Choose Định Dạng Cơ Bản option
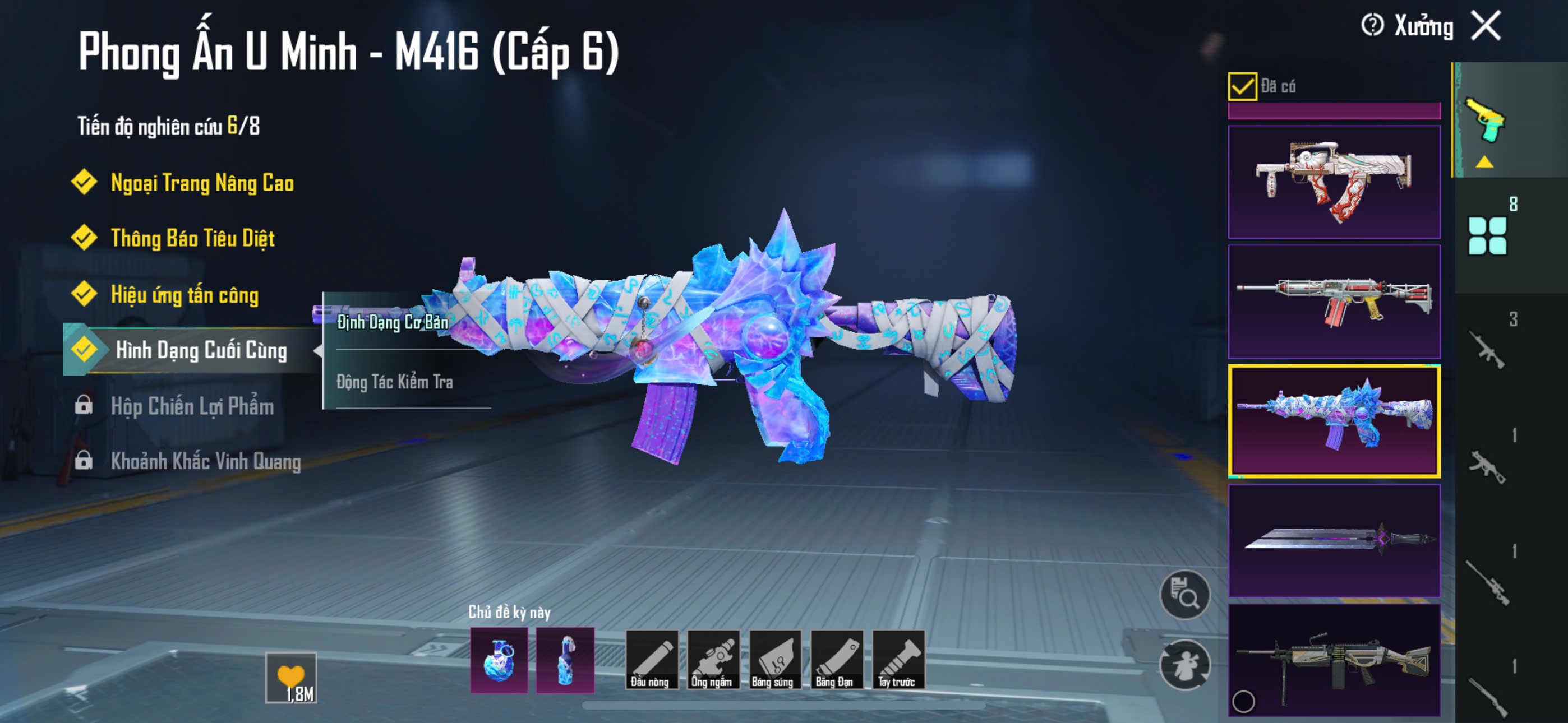 (x=393, y=322)
